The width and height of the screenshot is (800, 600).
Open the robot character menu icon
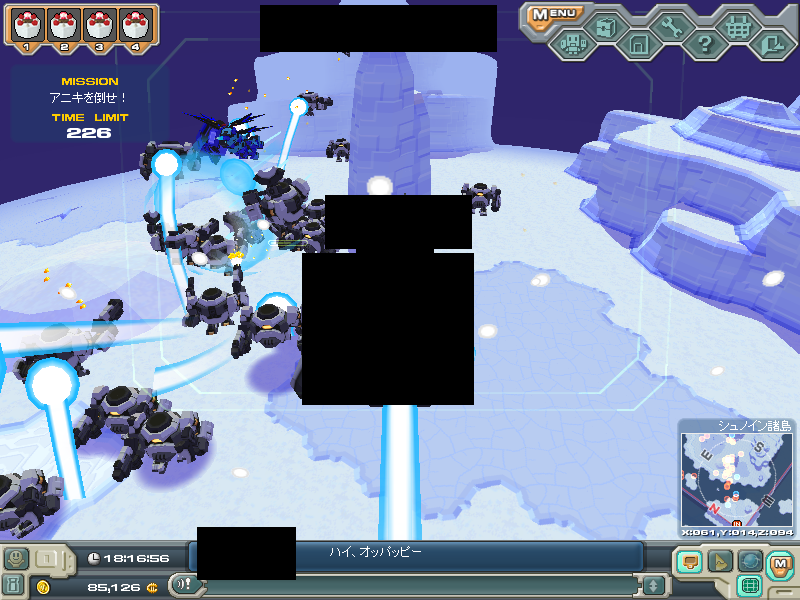click(x=573, y=45)
